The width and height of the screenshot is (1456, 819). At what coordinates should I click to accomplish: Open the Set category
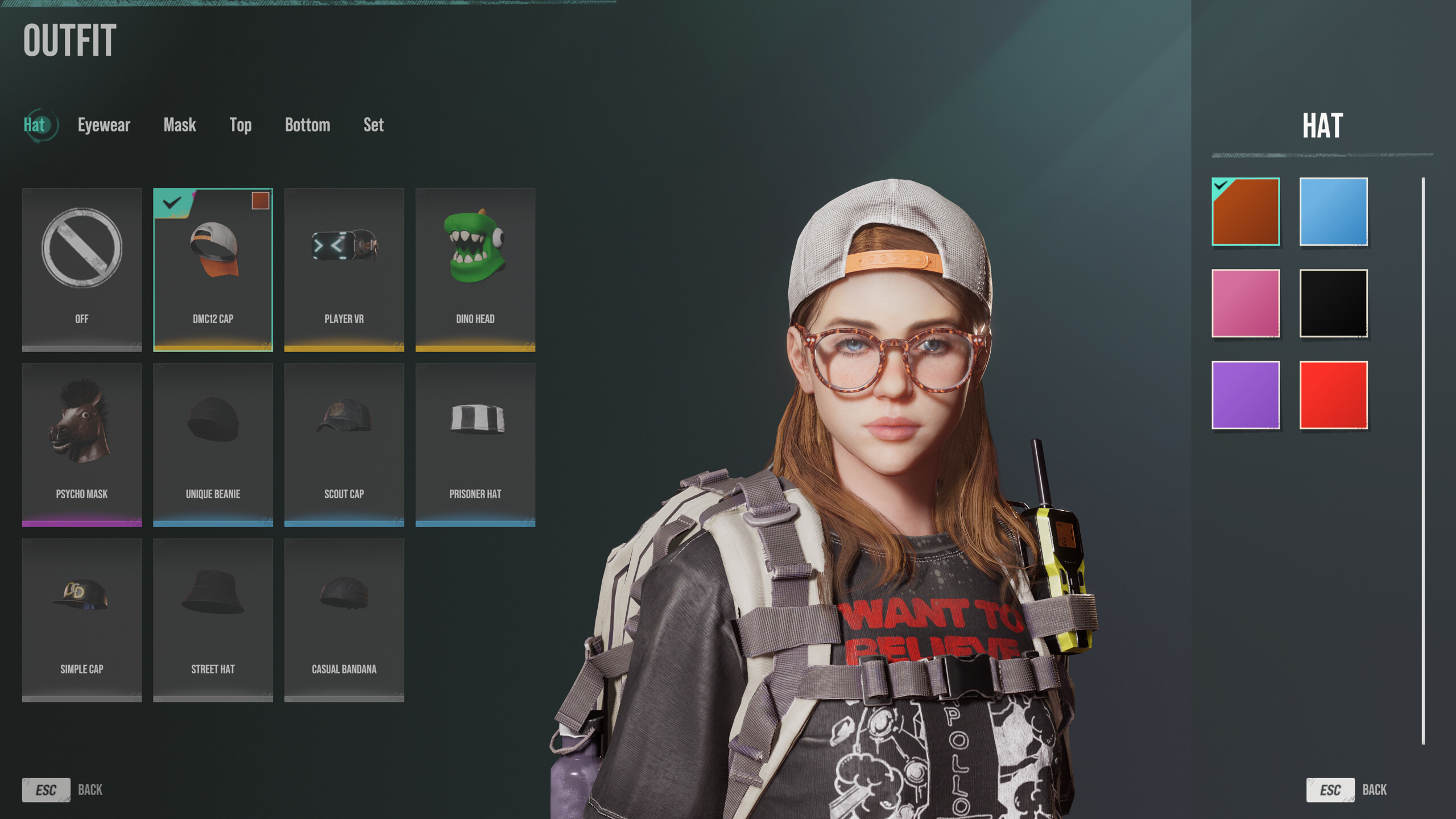[x=374, y=125]
